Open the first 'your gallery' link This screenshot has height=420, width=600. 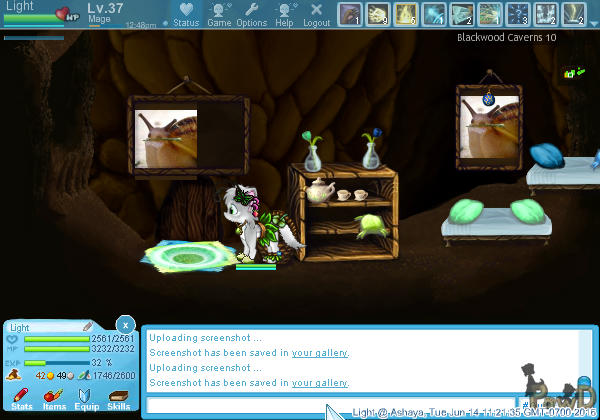tap(320, 352)
